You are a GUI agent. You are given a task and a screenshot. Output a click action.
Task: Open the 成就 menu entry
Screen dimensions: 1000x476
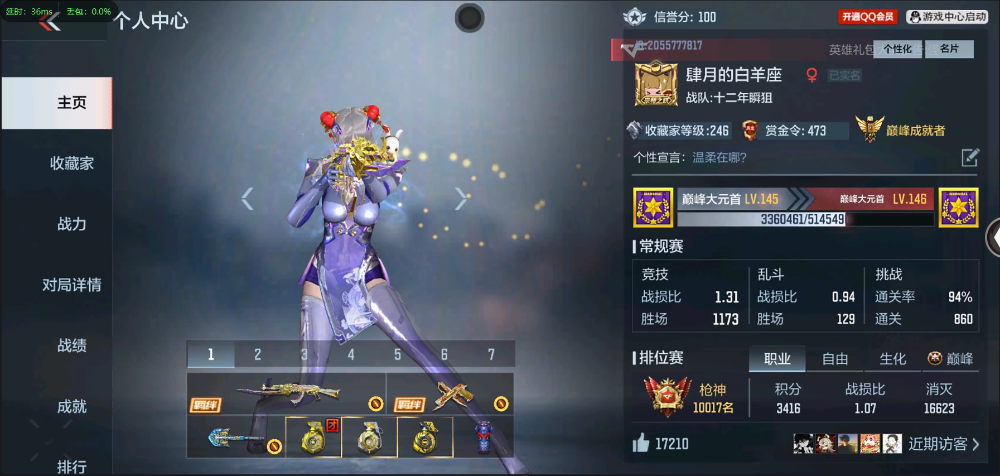click(72, 407)
